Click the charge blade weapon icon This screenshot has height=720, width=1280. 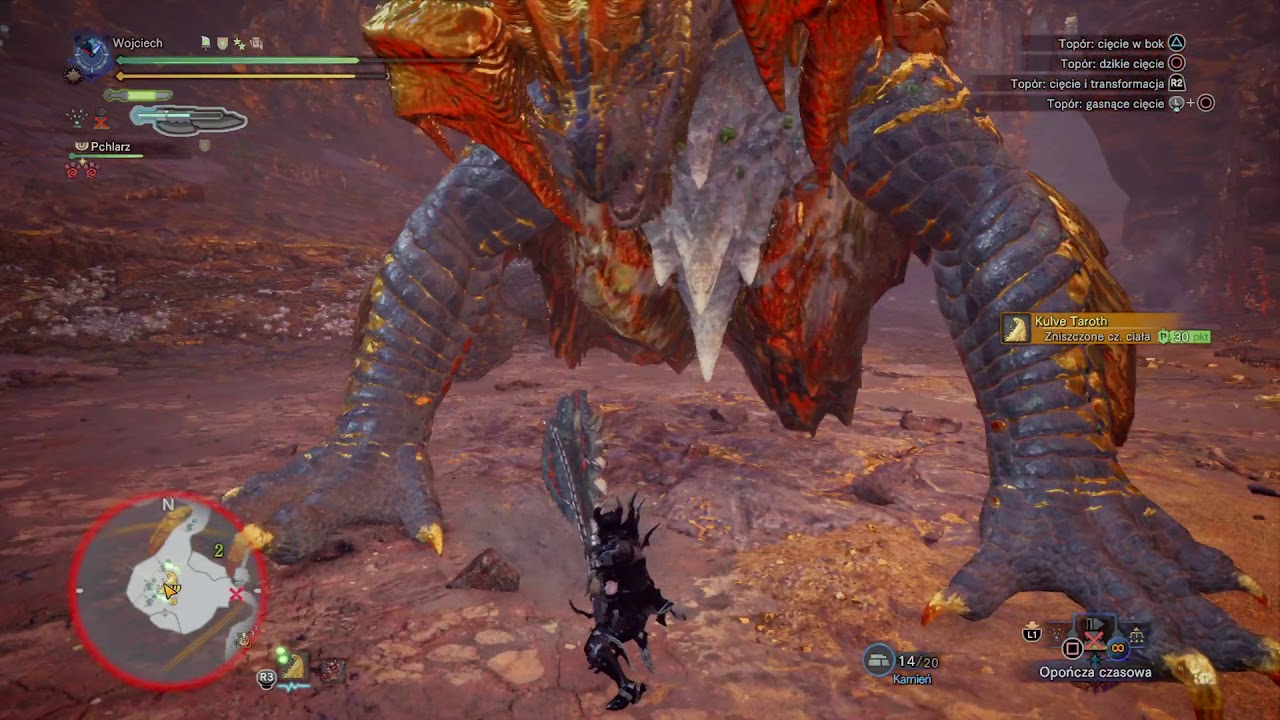click(190, 120)
